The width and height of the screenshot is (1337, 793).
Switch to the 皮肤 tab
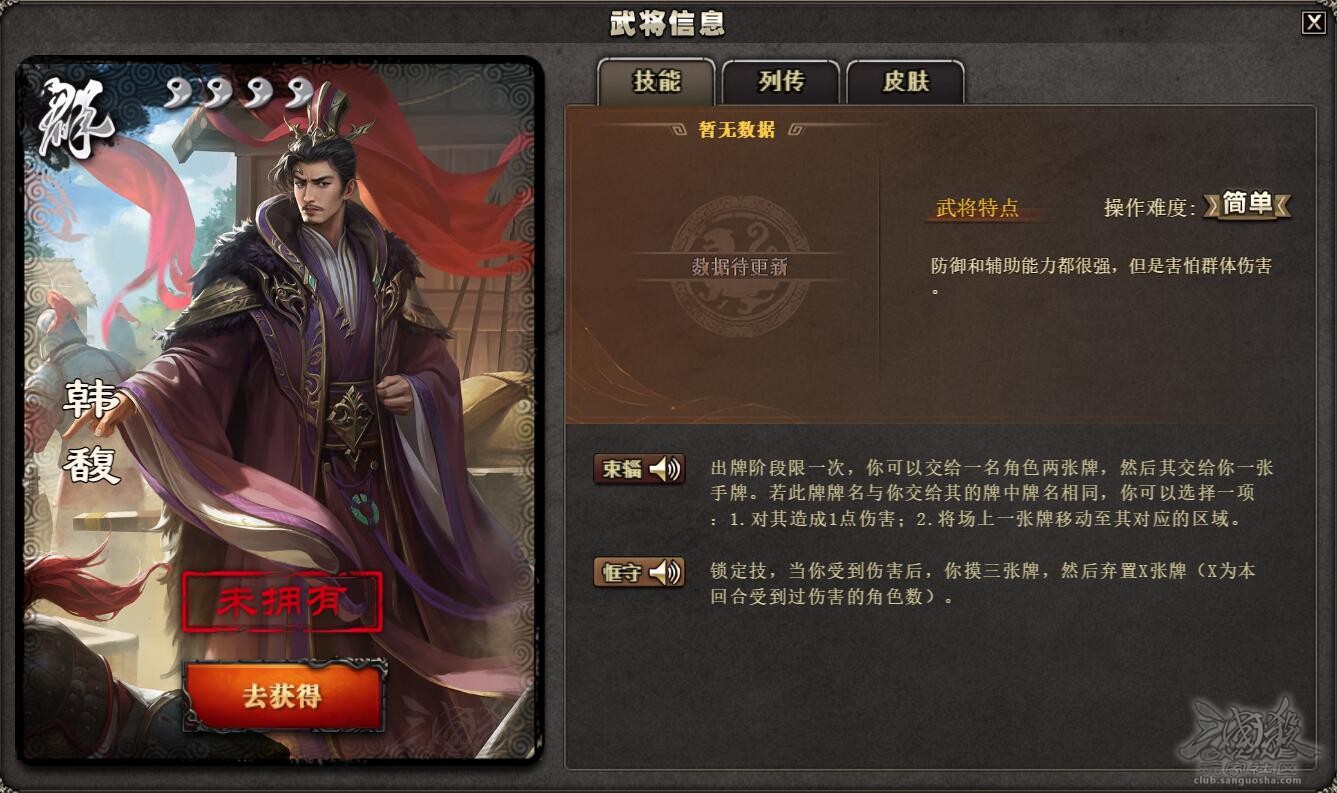coord(904,84)
